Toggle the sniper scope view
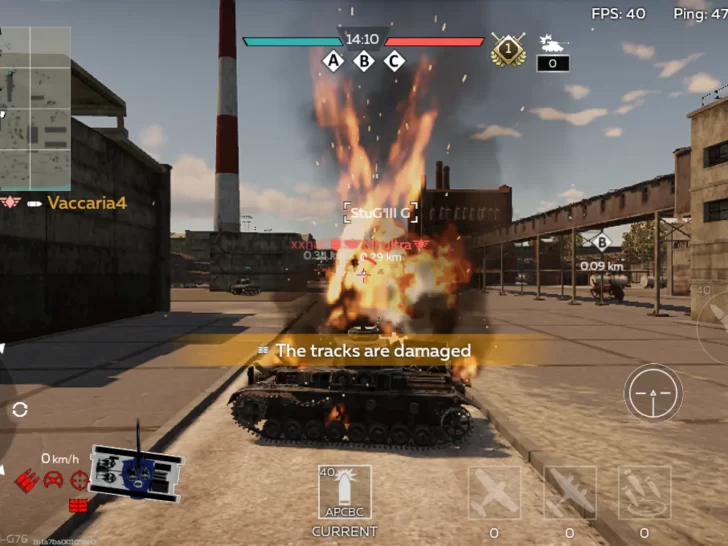This screenshot has height=546, width=728. (653, 392)
